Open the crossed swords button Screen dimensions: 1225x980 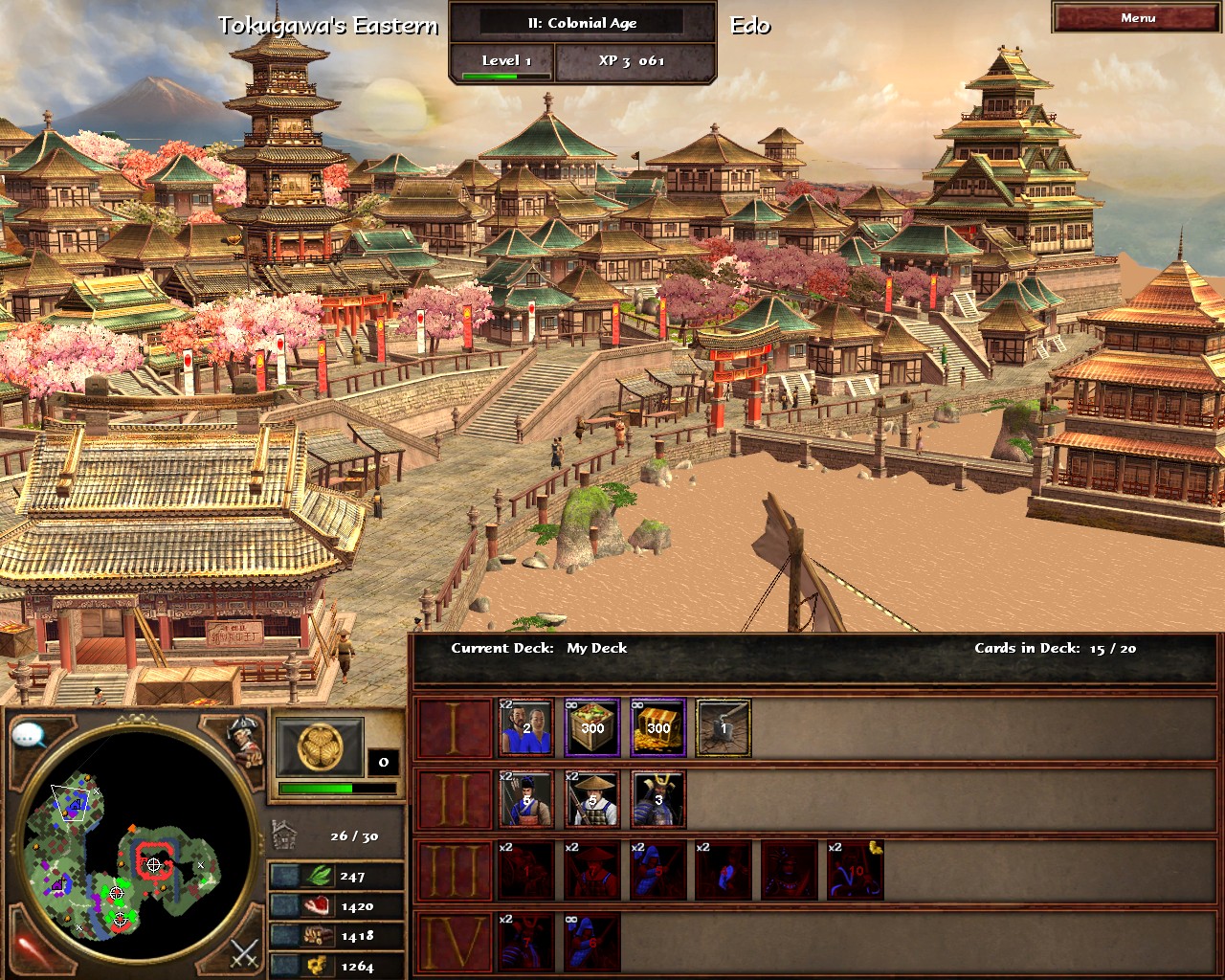245,954
